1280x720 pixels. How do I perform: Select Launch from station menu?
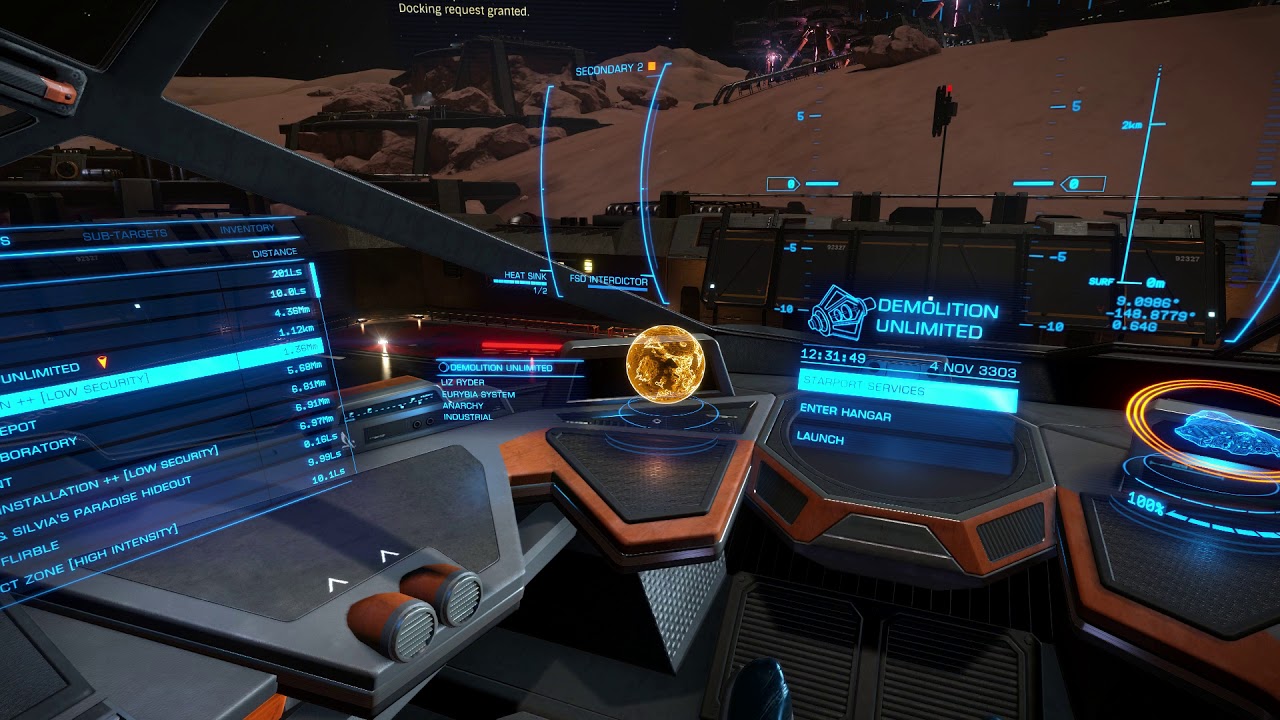pyautogui.click(x=821, y=438)
